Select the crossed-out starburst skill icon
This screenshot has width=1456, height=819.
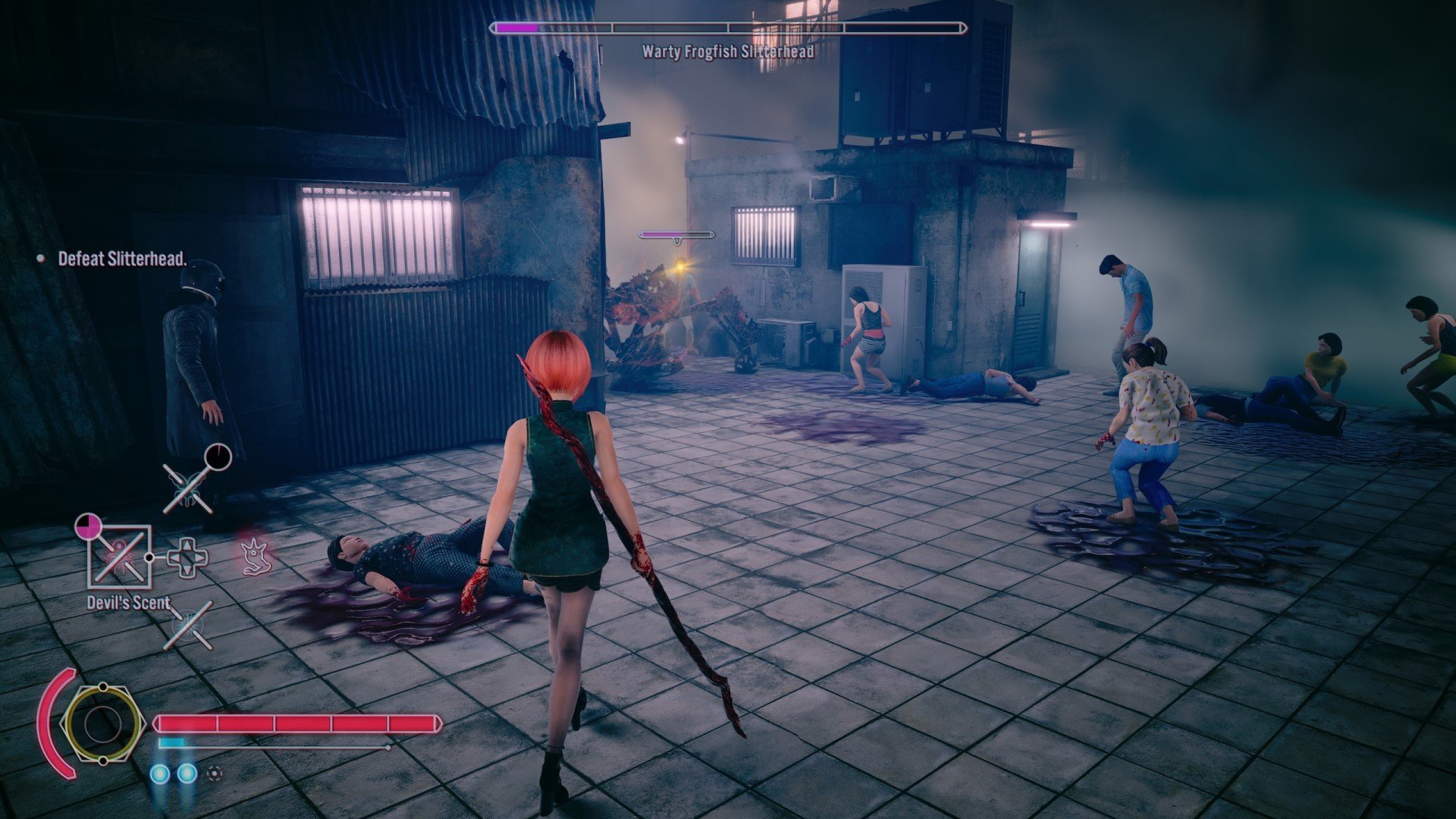[x=188, y=626]
